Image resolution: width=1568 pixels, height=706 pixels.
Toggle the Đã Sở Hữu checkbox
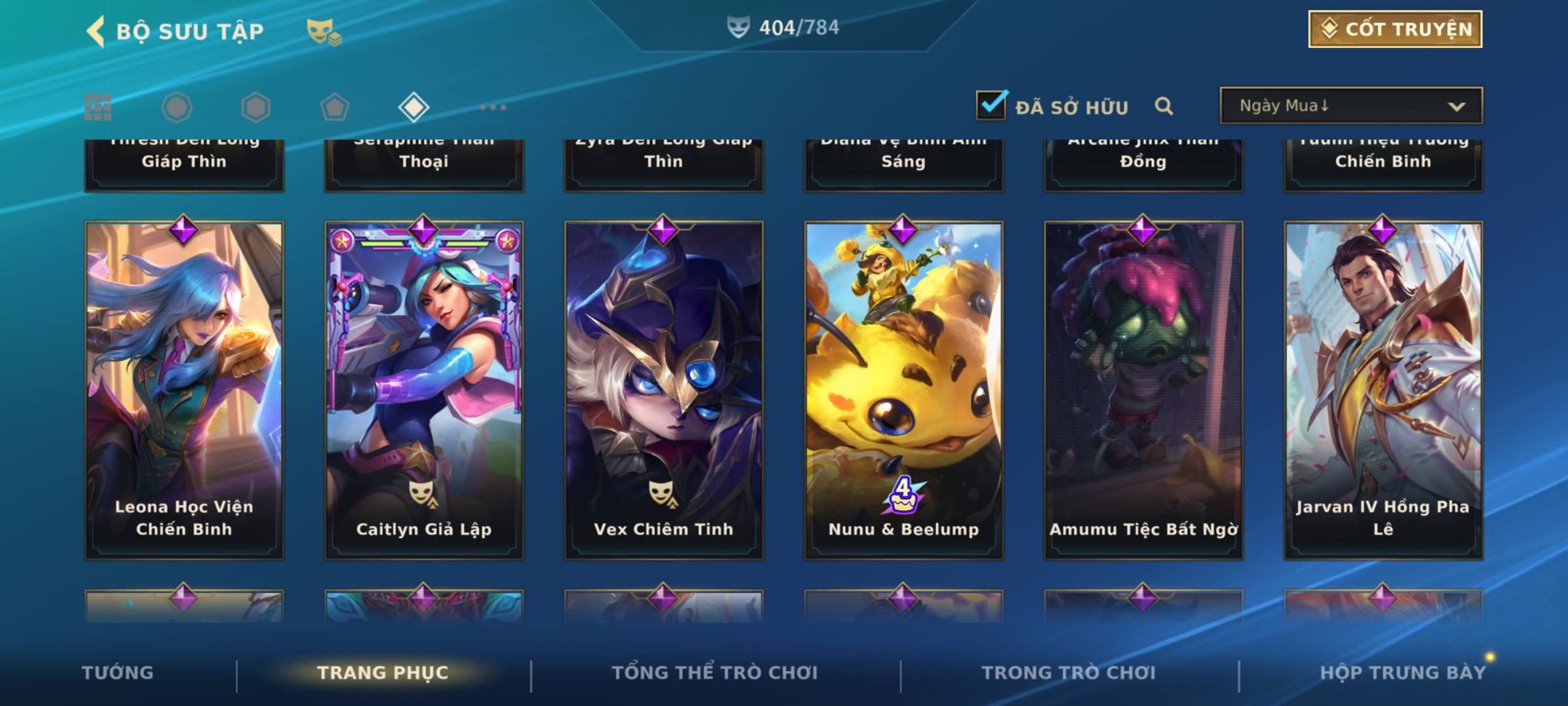(x=991, y=105)
